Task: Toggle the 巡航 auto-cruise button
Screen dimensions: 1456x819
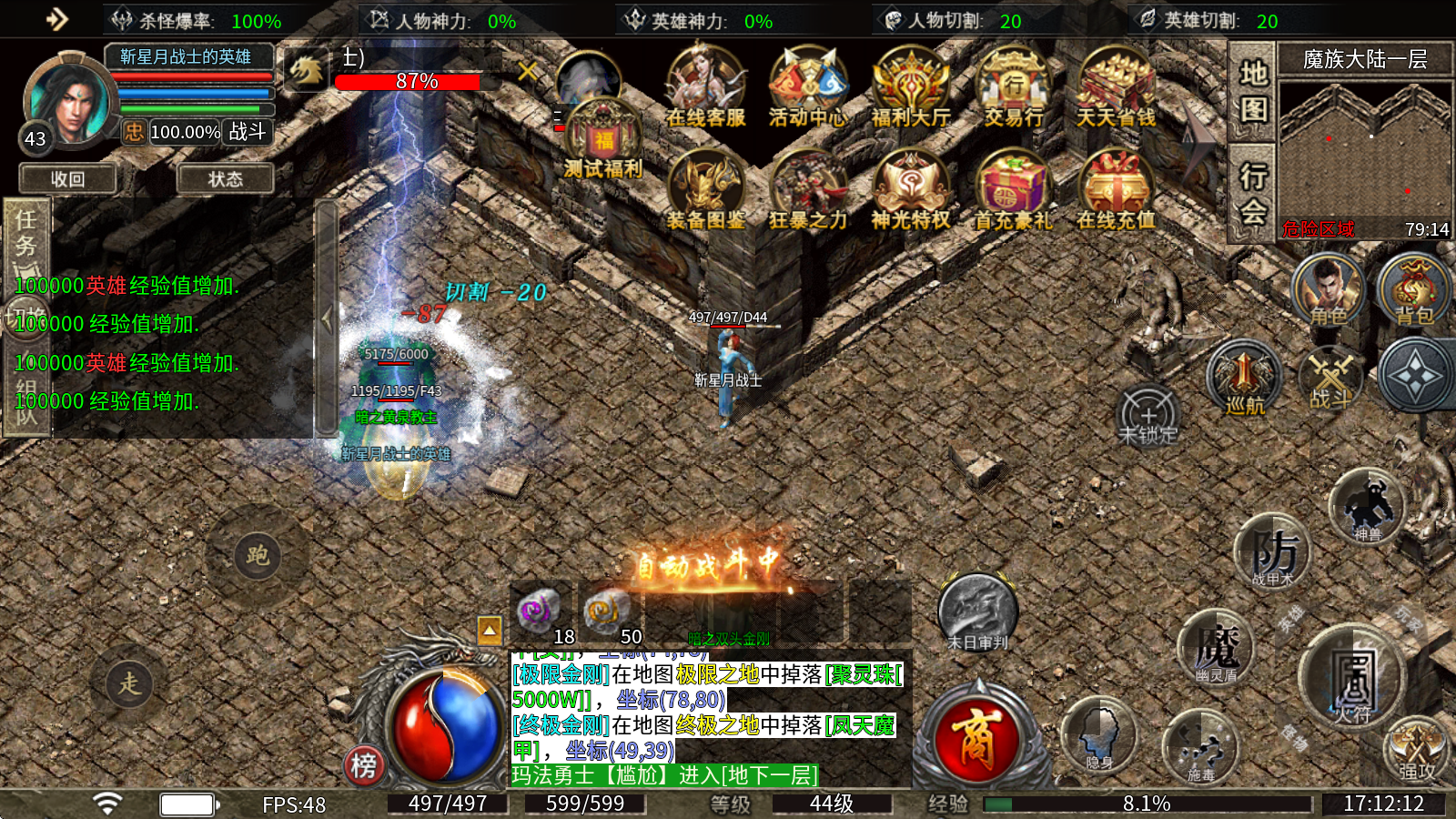Action: (1244, 379)
